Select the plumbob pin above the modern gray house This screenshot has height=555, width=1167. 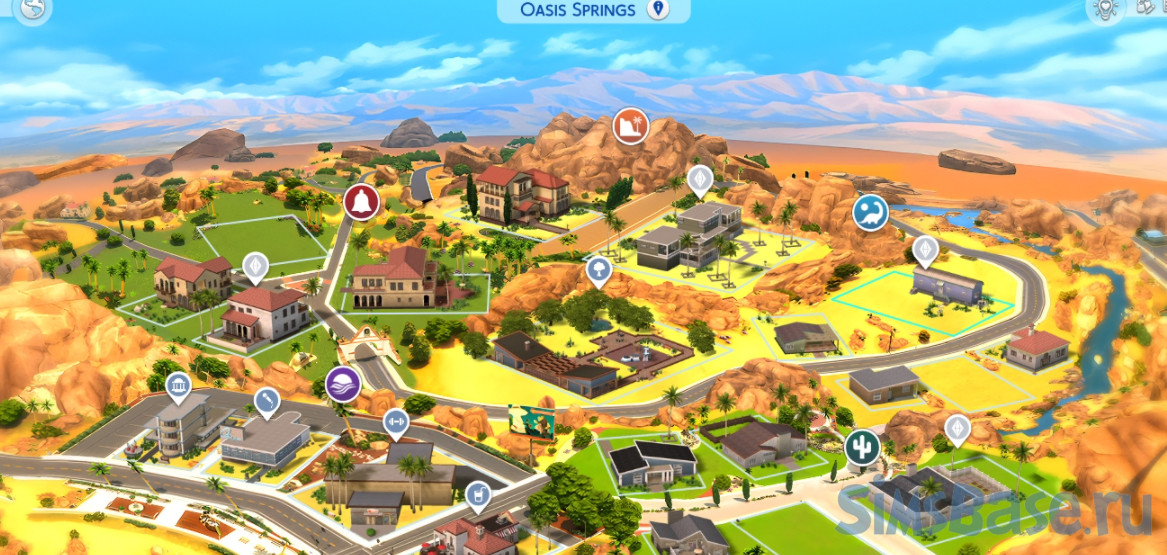click(699, 180)
